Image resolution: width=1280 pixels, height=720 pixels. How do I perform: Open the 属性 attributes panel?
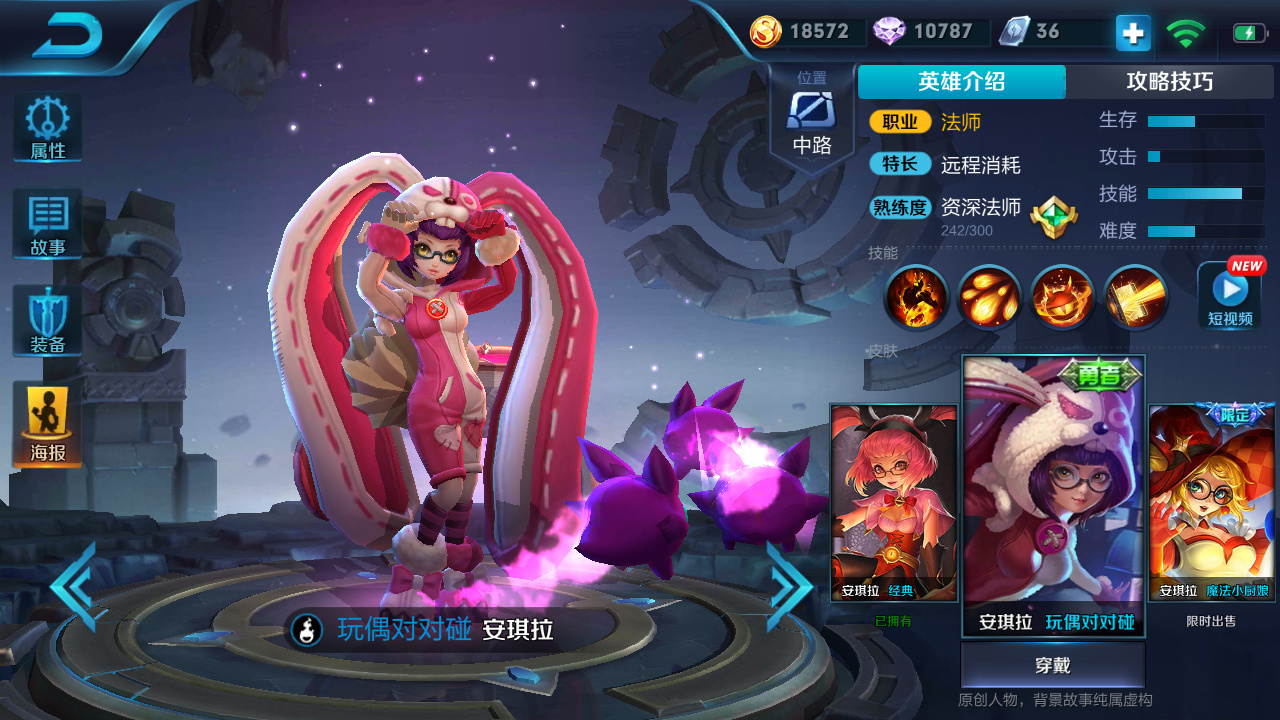[x=46, y=125]
